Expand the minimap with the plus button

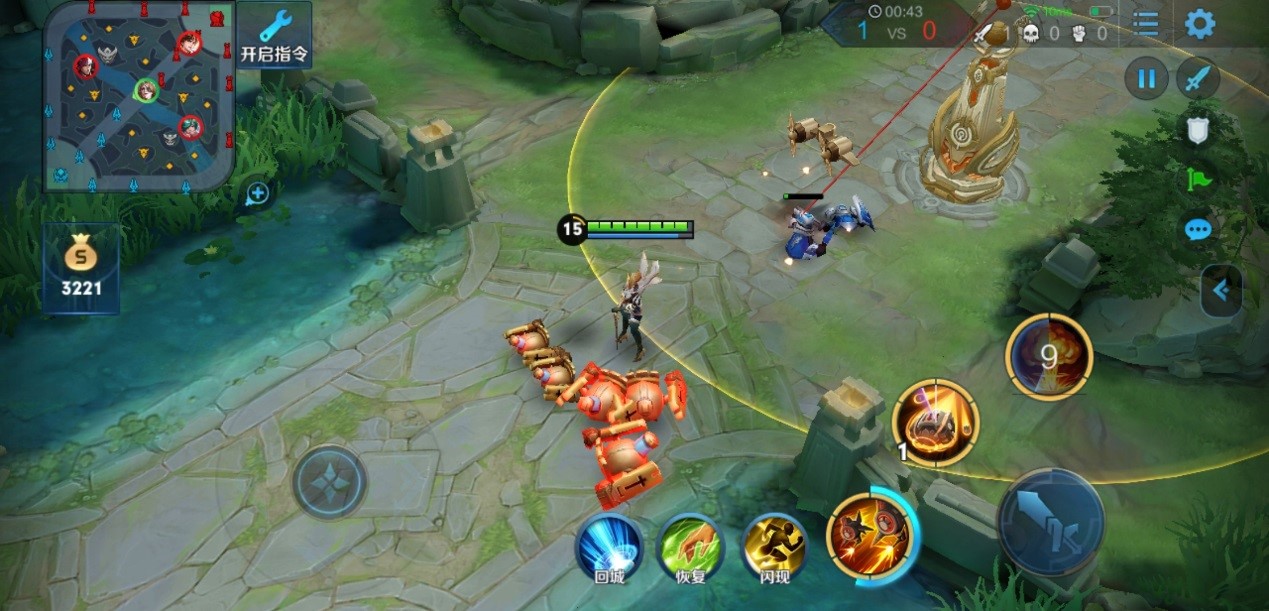point(257,194)
